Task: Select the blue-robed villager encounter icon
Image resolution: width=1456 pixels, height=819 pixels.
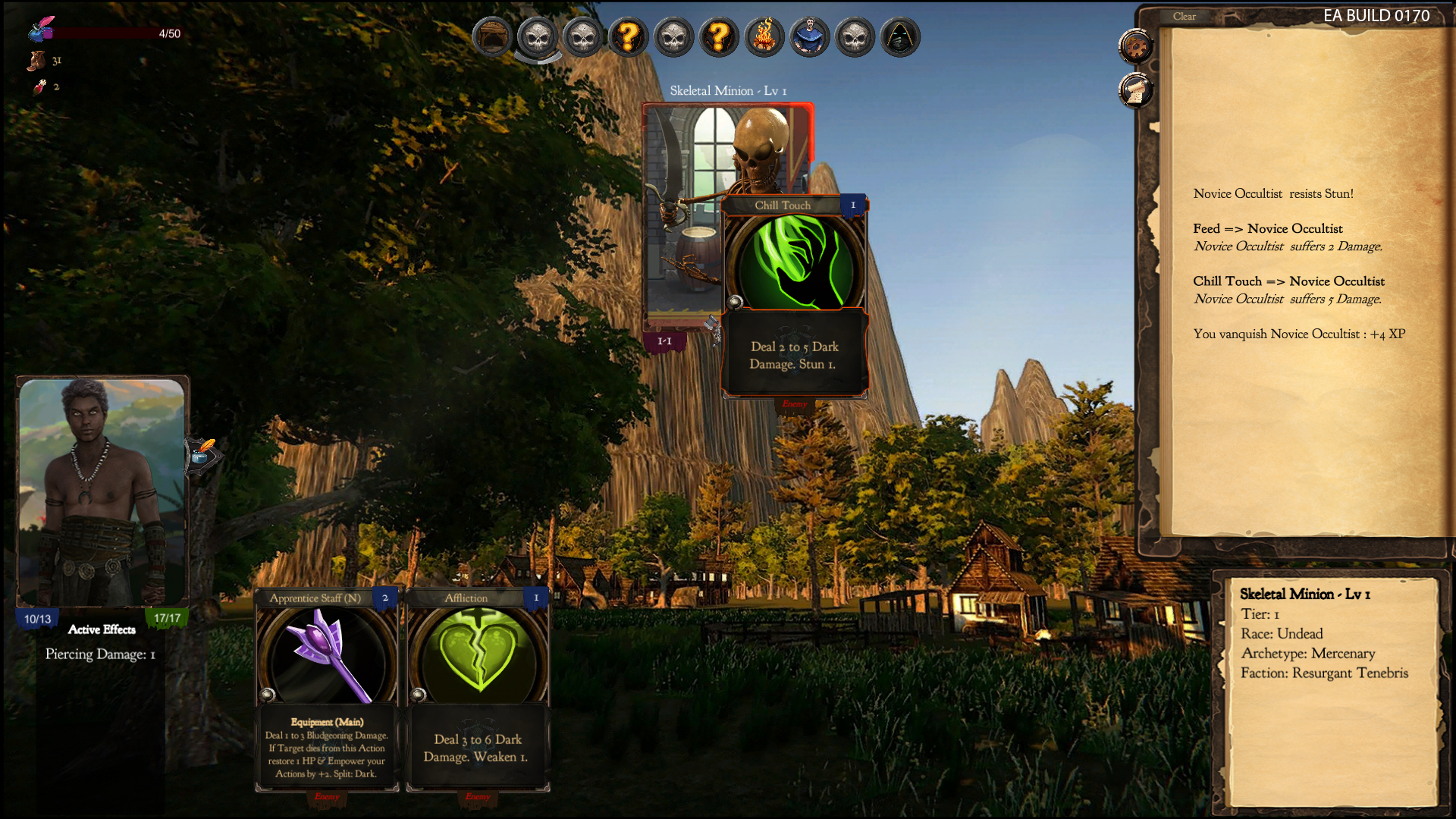Action: tap(811, 37)
